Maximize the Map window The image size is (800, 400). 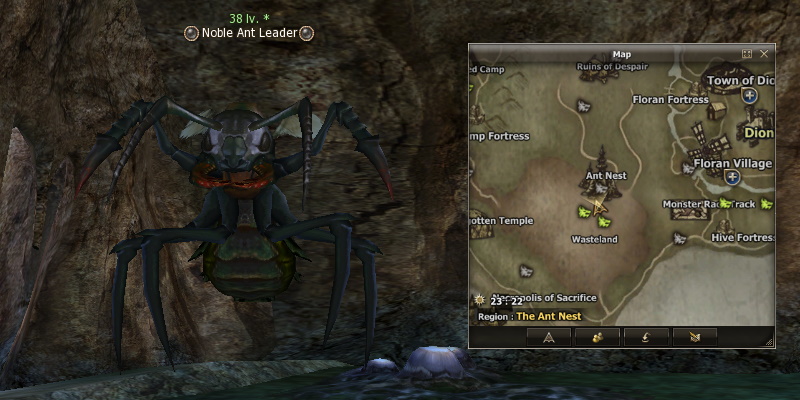click(x=747, y=53)
